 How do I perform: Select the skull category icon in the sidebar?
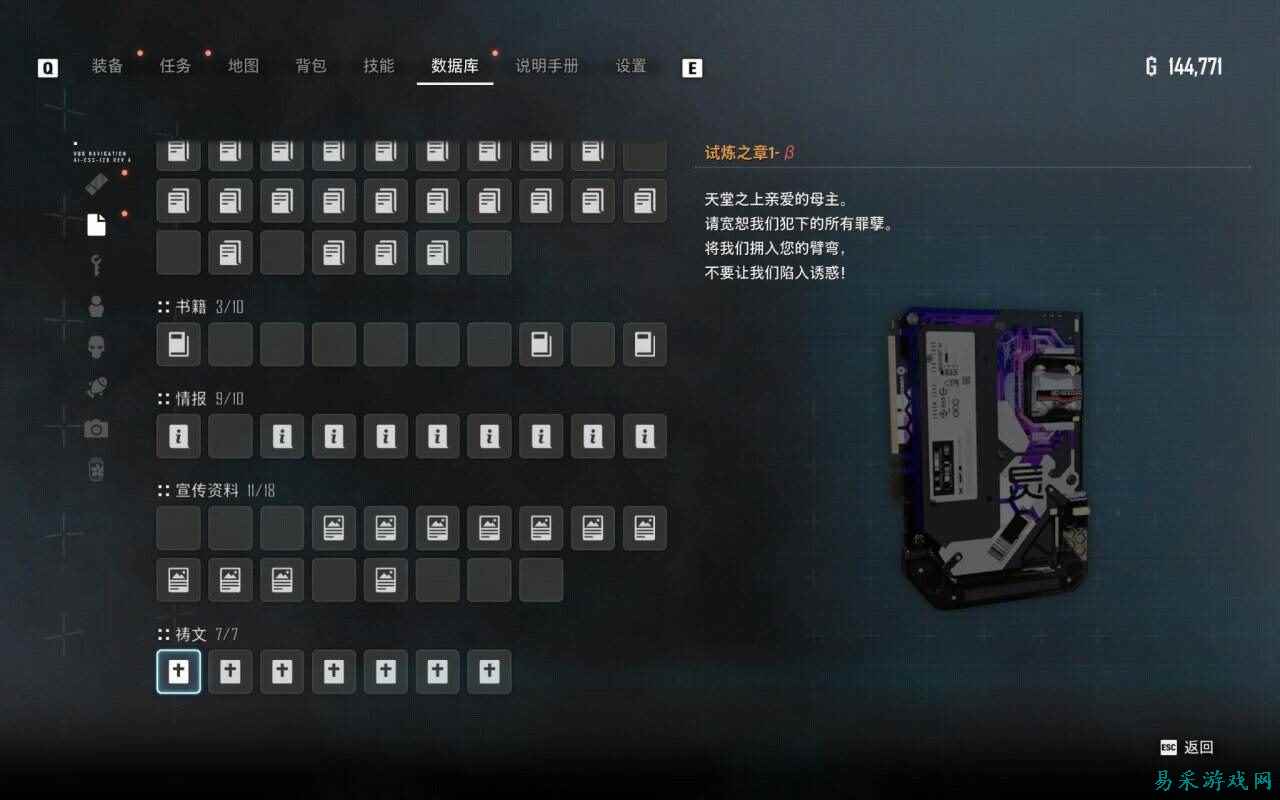[x=95, y=347]
